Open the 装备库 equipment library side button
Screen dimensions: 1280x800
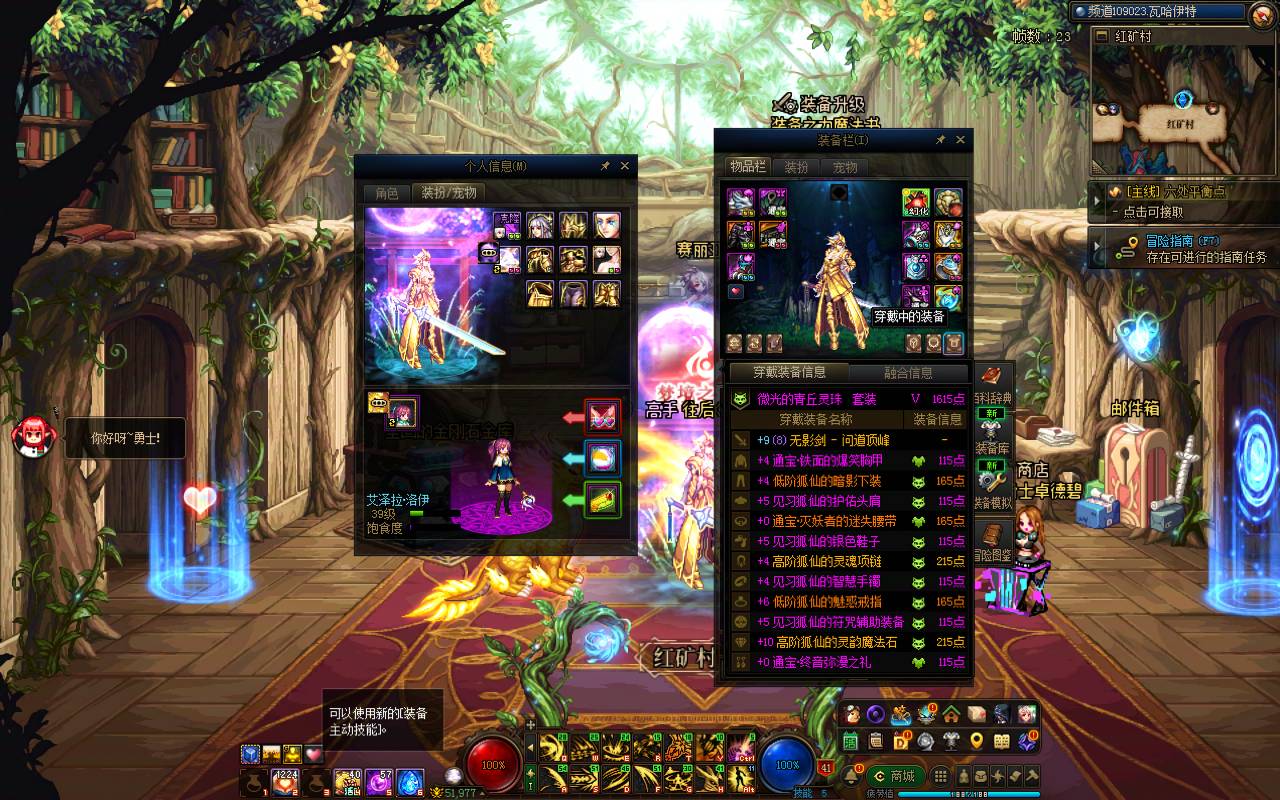tap(993, 436)
